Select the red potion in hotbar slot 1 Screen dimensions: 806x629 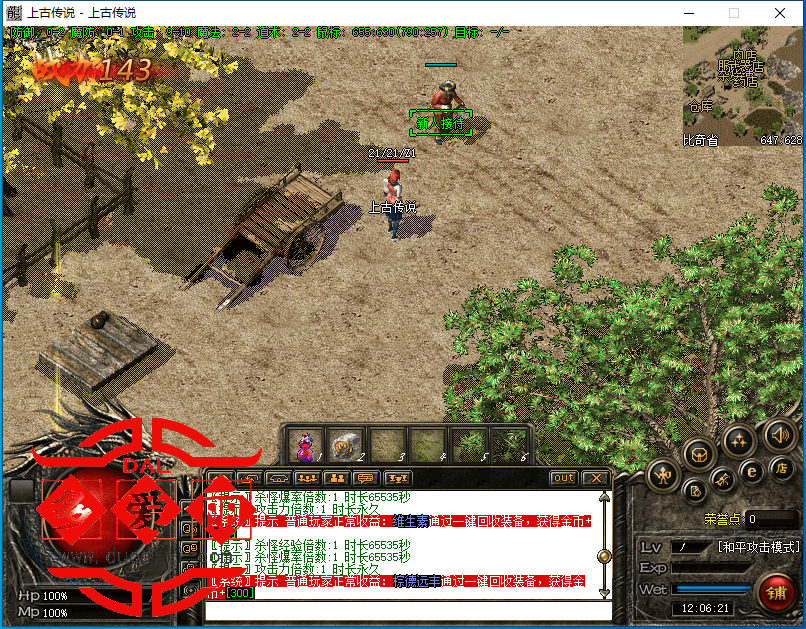click(x=305, y=445)
